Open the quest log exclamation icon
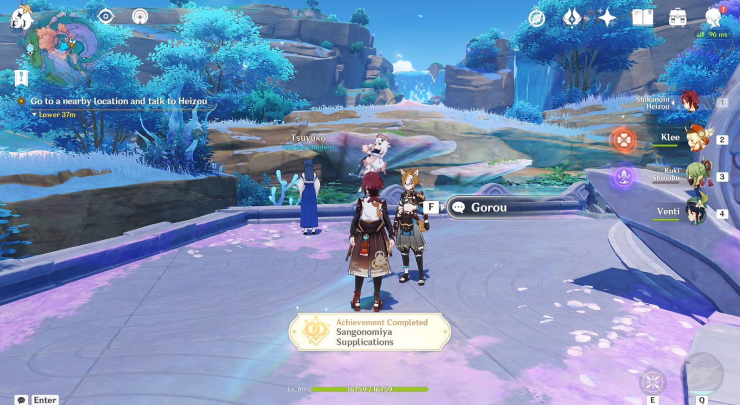This screenshot has height=405, width=740. (x=21, y=78)
